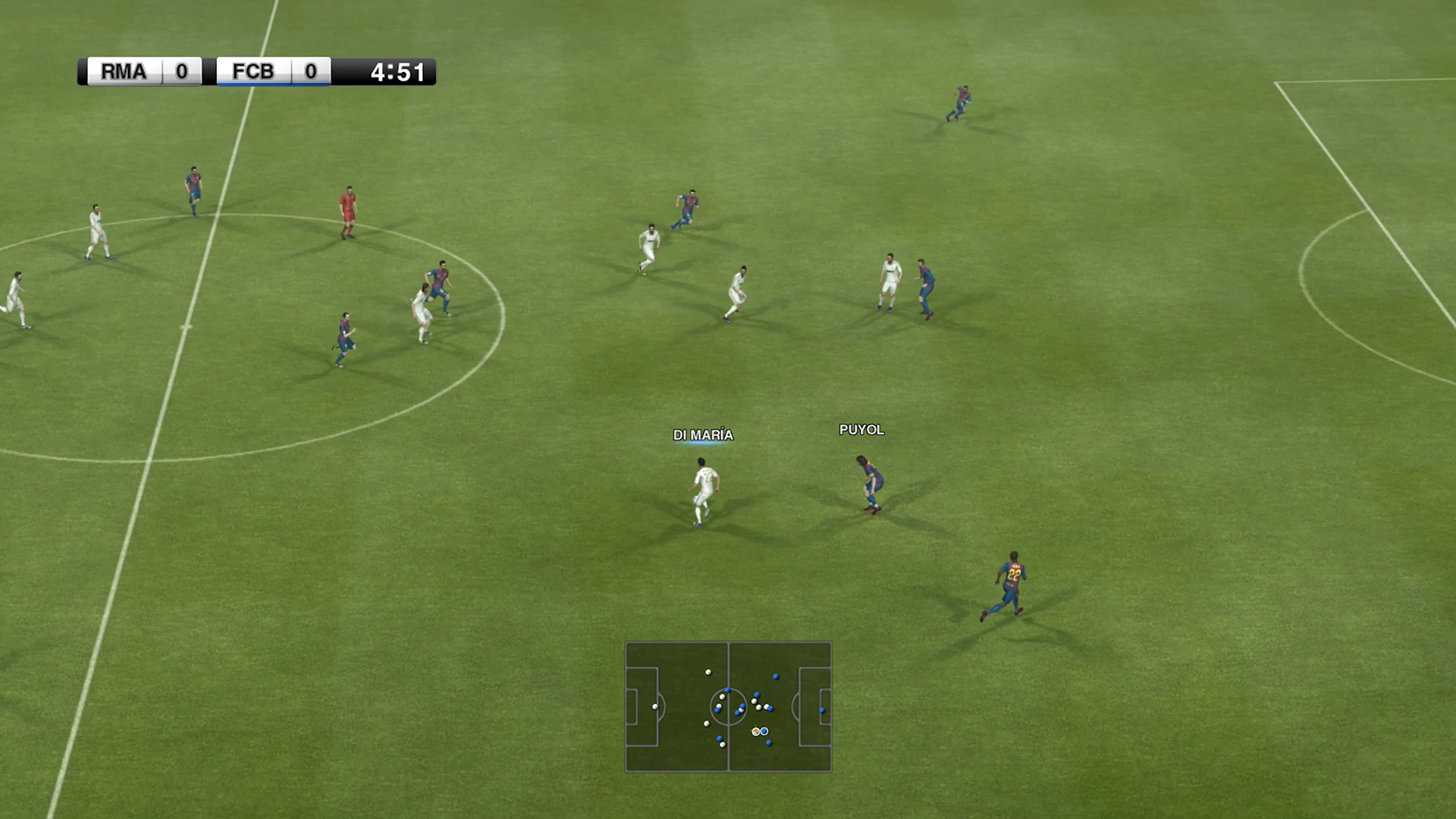1456x819 pixels.
Task: Click the minimap radar at the bottom
Action: [727, 705]
